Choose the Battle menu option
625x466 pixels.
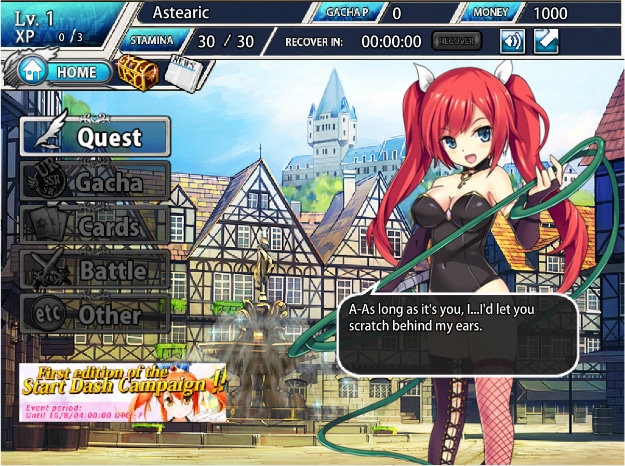[95, 270]
